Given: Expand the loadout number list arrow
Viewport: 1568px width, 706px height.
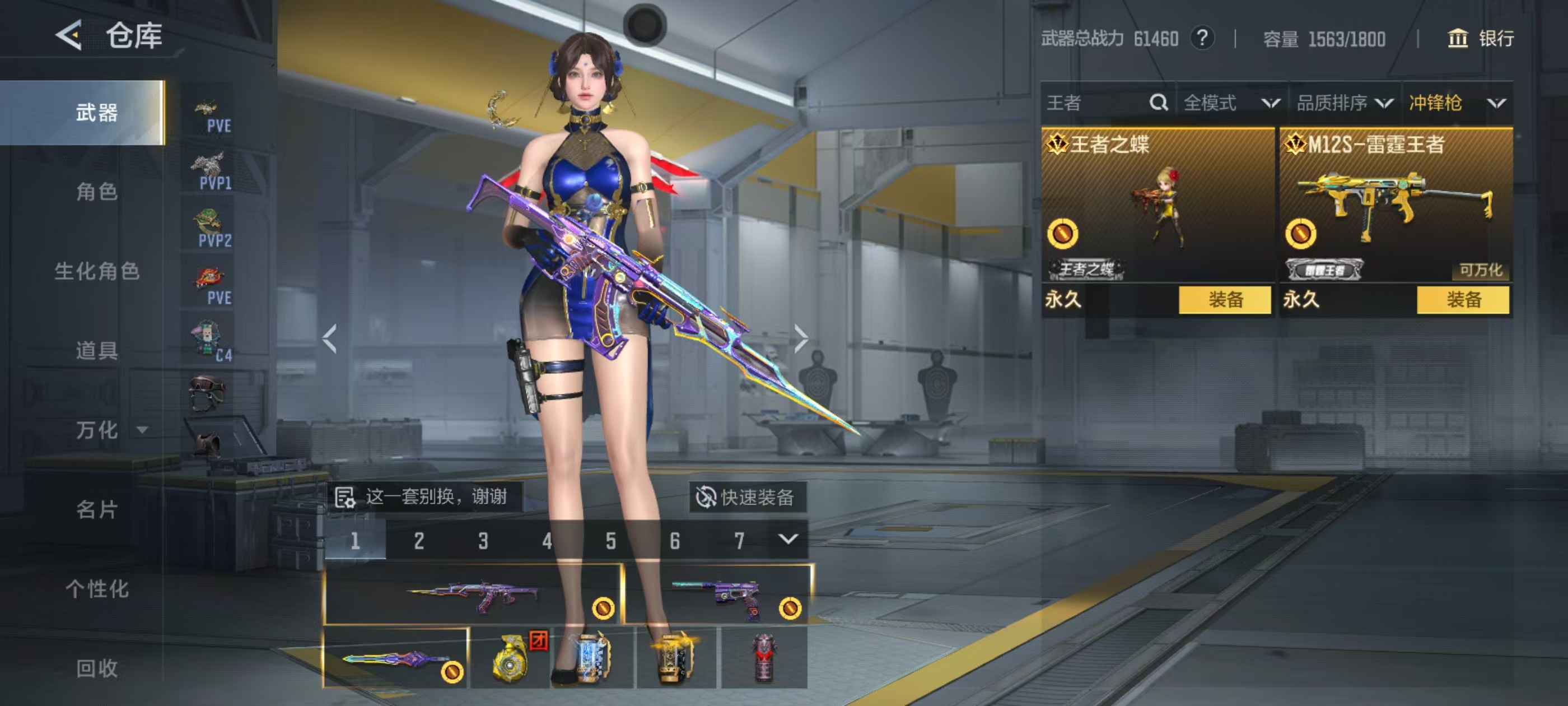Looking at the screenshot, I should coord(788,540).
